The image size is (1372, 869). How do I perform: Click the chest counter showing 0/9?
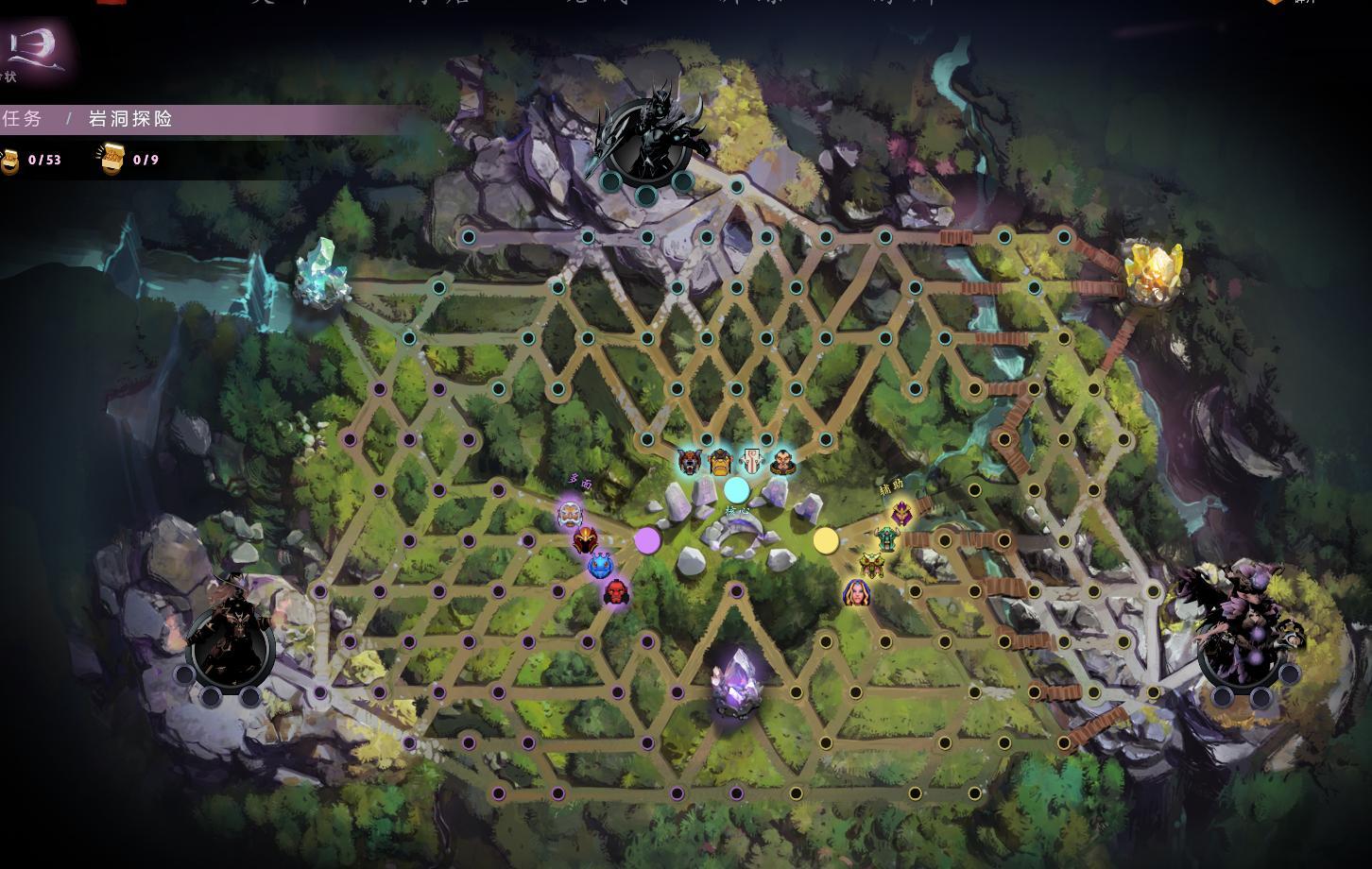pos(128,159)
